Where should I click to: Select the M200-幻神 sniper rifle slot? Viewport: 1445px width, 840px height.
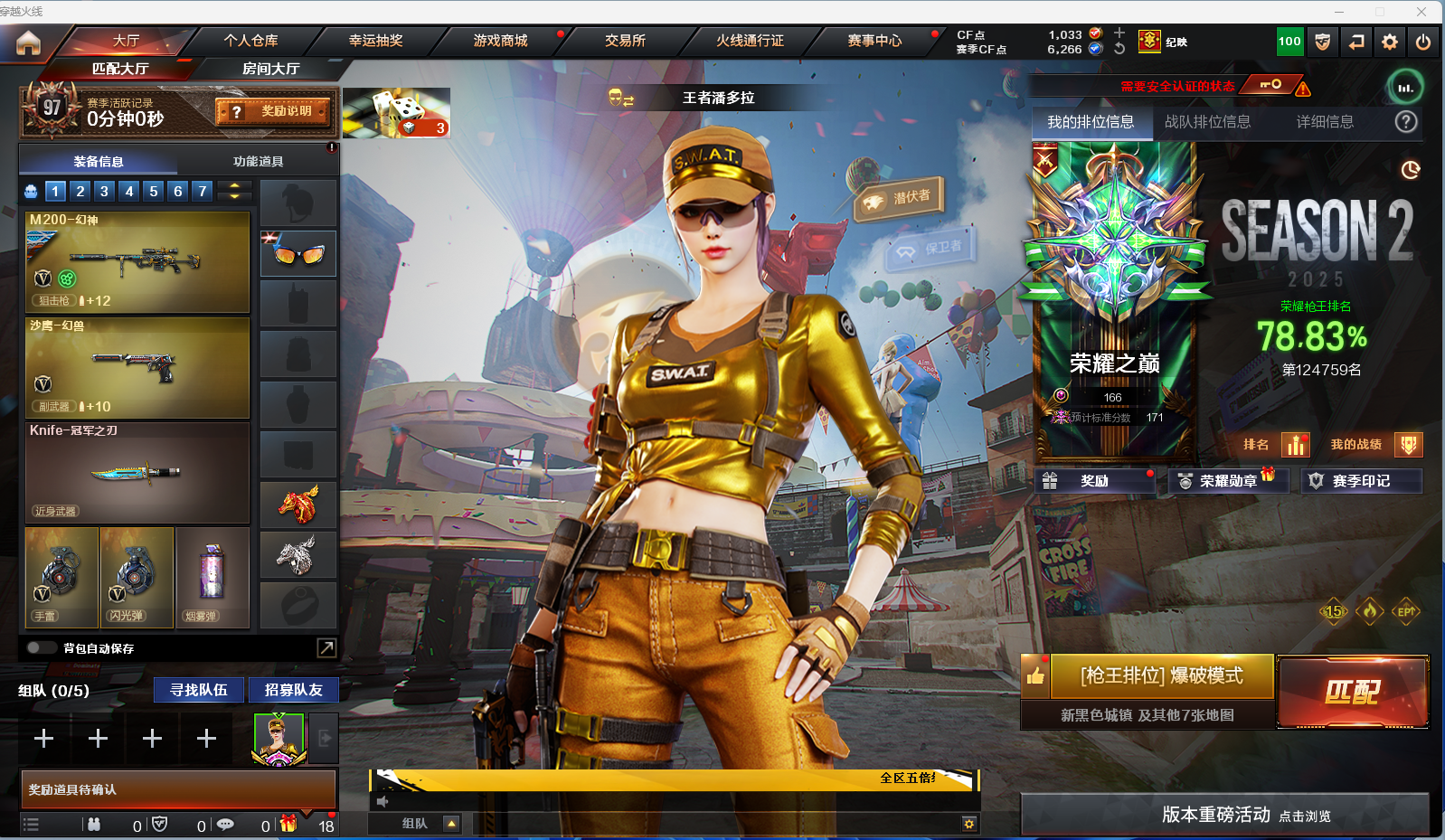click(x=137, y=262)
